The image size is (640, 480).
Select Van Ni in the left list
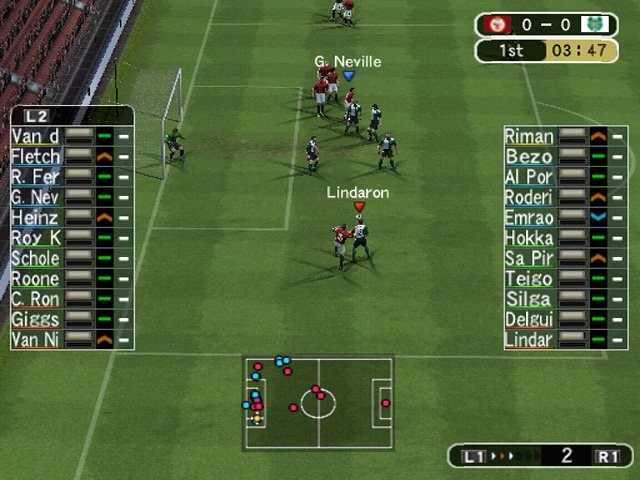point(36,340)
